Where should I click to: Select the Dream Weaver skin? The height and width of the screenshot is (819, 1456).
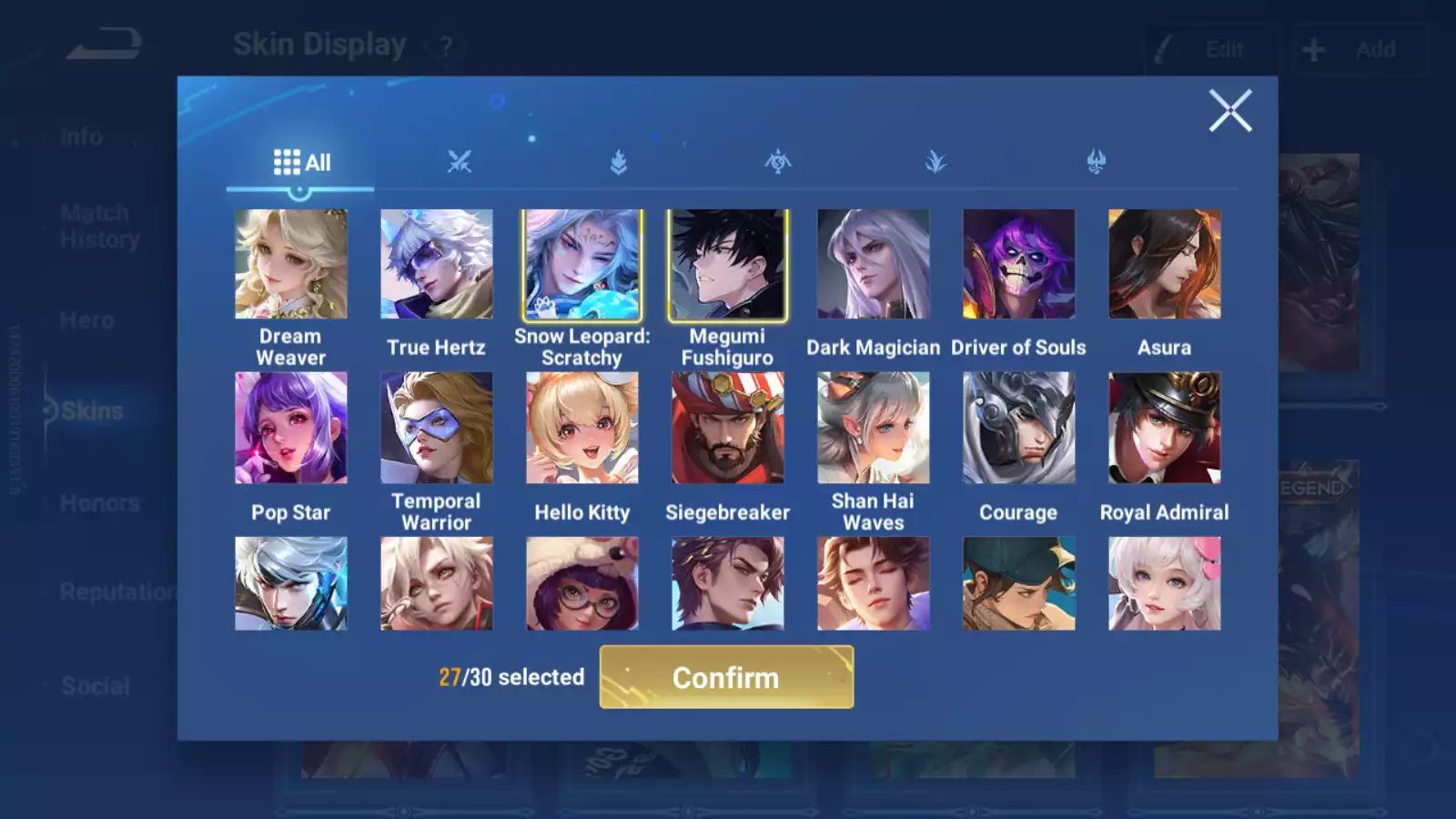pos(291,265)
